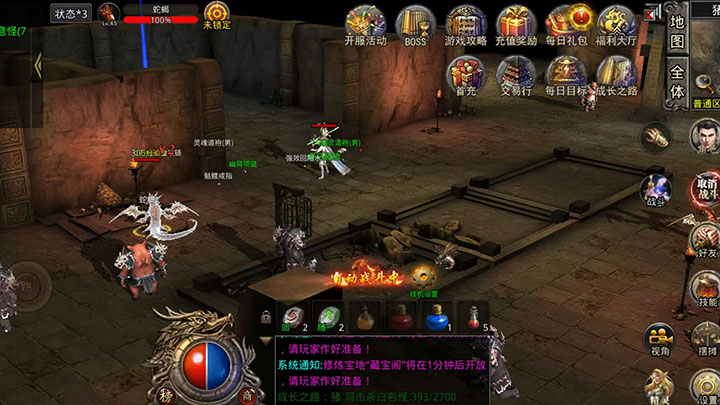This screenshot has width=720, height=405.
Task: Open the 地图 map button
Action: pyautogui.click(x=678, y=32)
